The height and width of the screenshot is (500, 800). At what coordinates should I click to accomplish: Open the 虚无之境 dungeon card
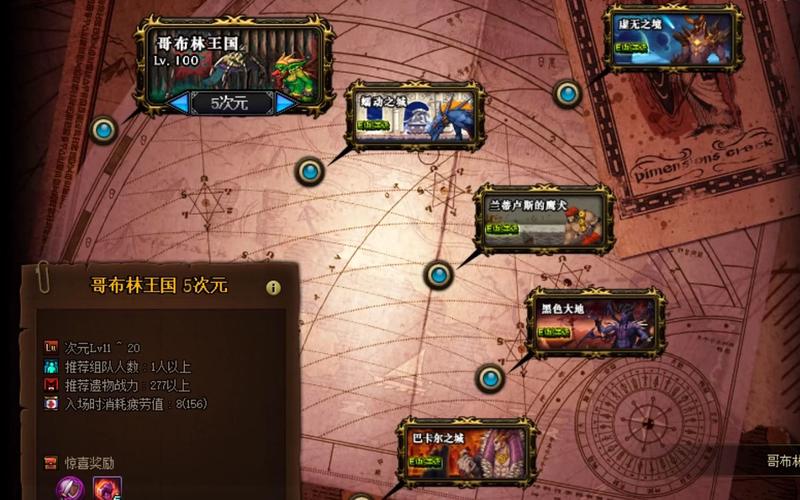pyautogui.click(x=674, y=39)
